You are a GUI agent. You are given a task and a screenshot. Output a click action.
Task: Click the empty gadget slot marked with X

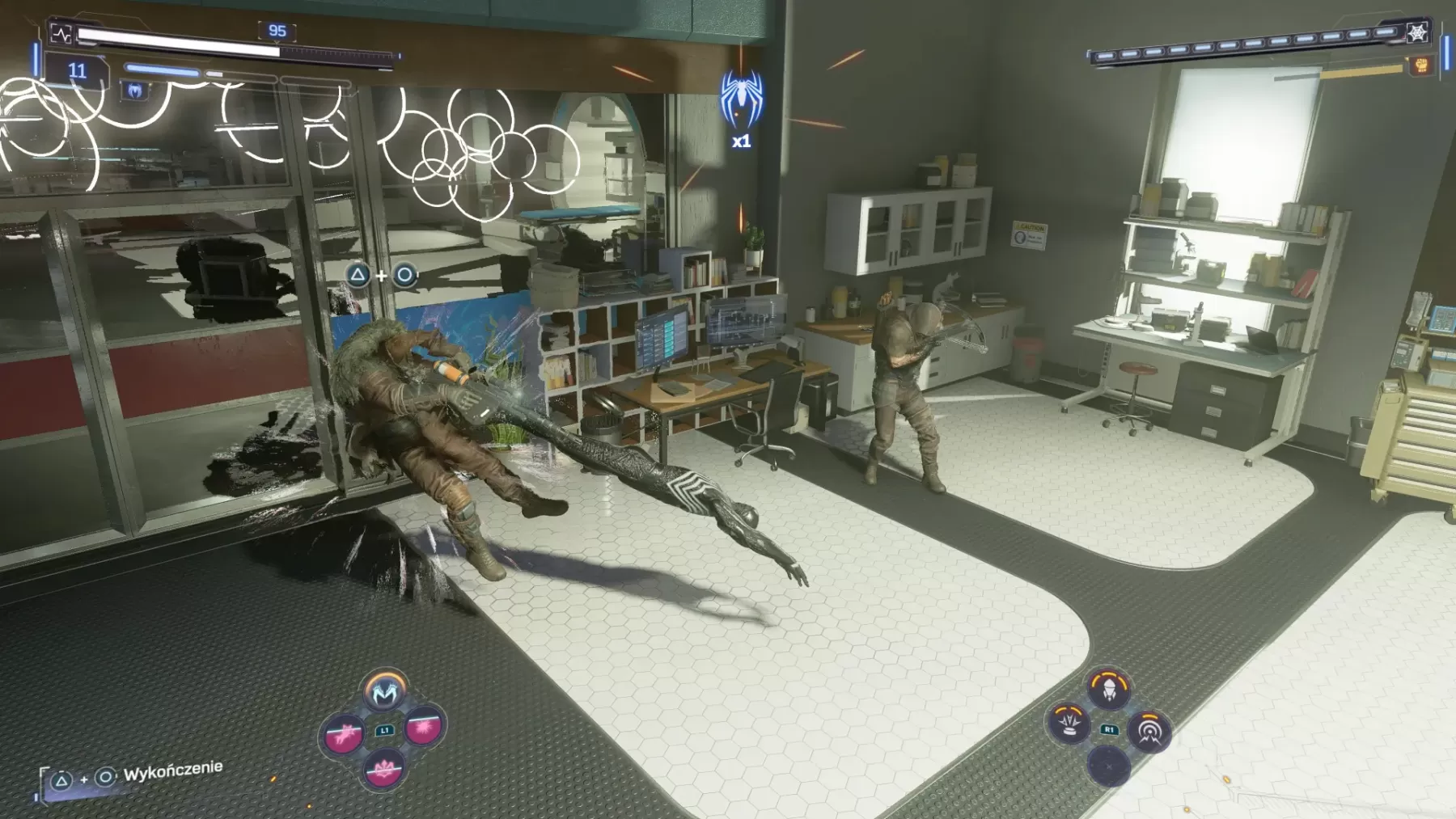1108,765
